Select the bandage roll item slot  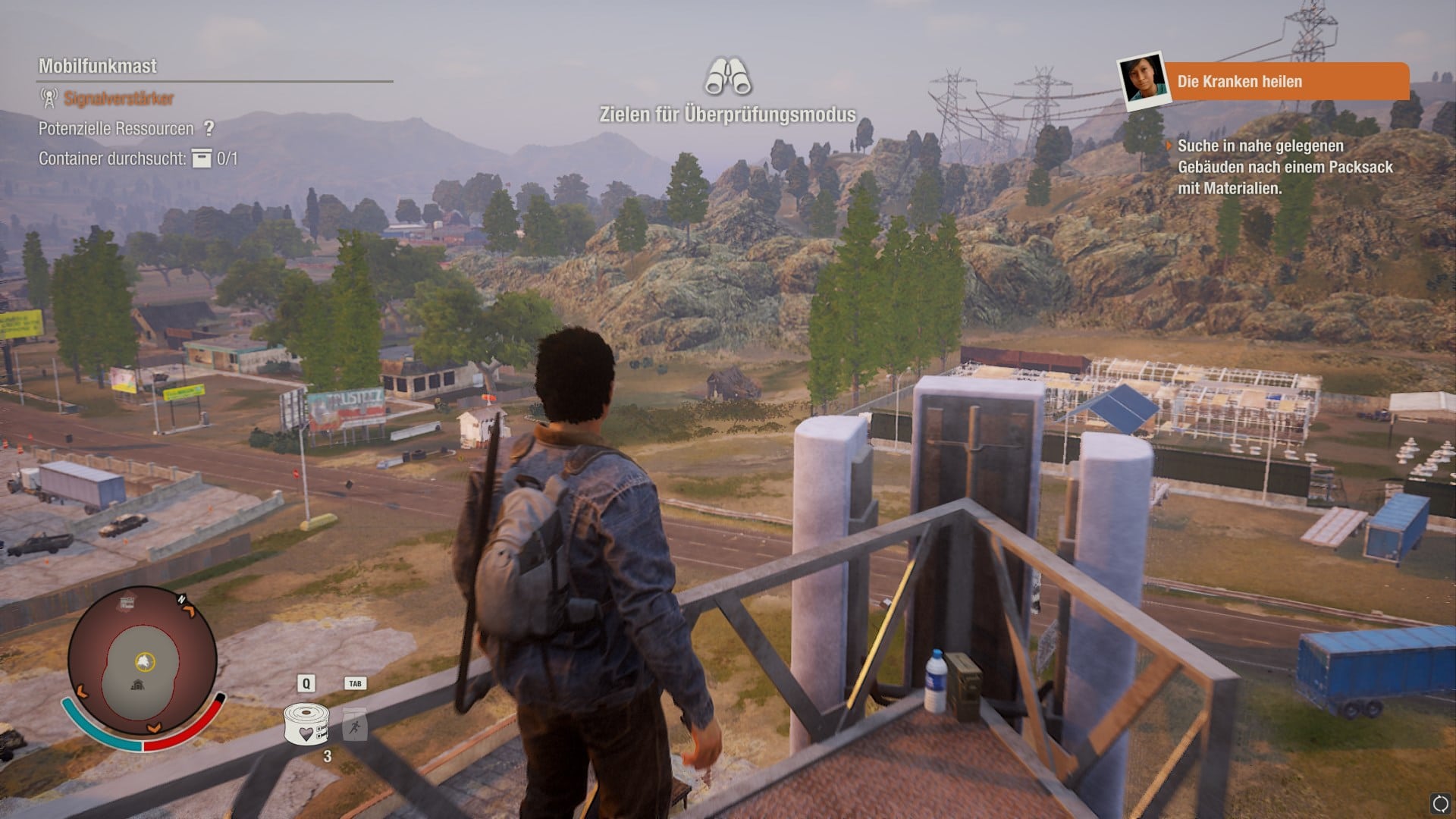pos(306,724)
